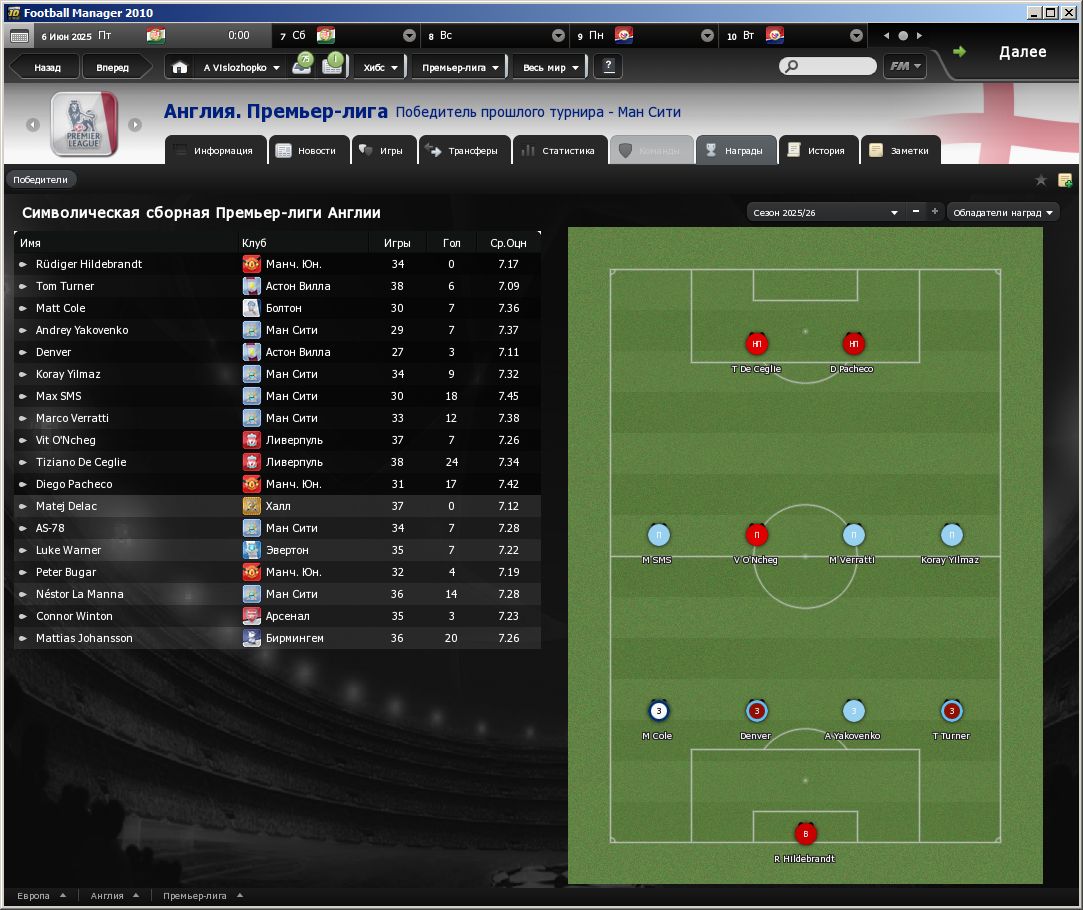The width and height of the screenshot is (1083, 910).
Task: Select the Информация tab
Action: 214,151
